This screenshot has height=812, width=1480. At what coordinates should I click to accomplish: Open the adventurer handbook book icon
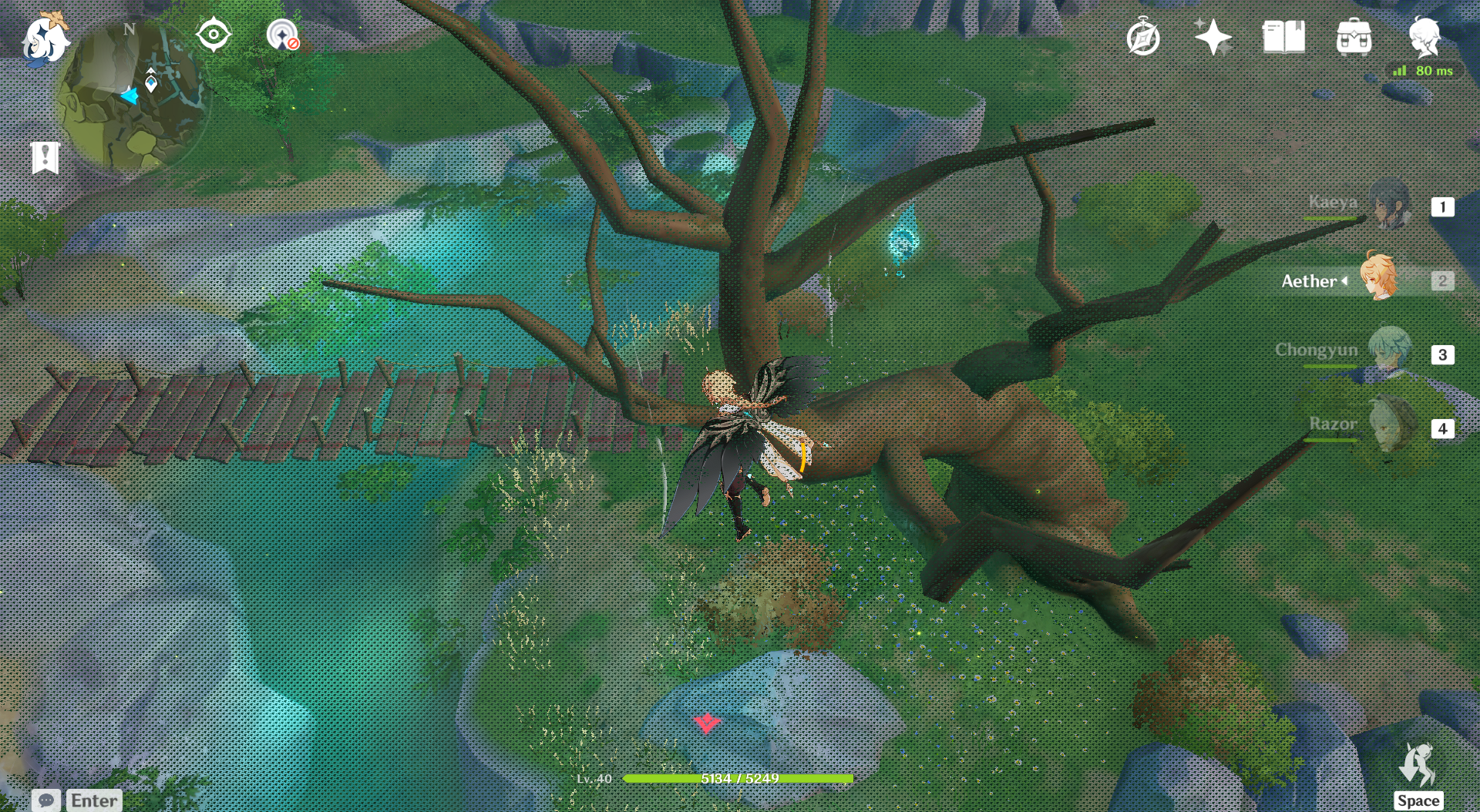1283,37
